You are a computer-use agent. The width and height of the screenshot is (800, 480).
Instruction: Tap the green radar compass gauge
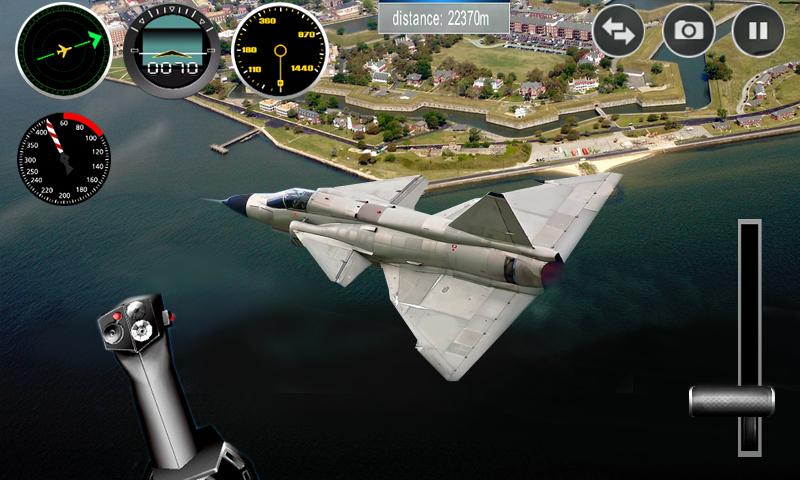click(63, 49)
